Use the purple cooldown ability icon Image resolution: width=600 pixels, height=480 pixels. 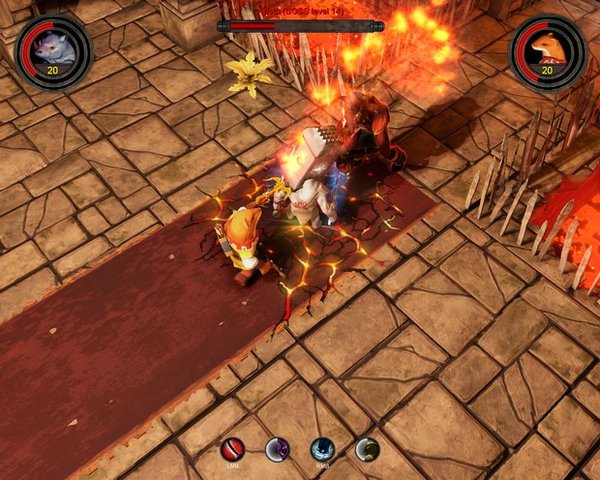(277, 449)
